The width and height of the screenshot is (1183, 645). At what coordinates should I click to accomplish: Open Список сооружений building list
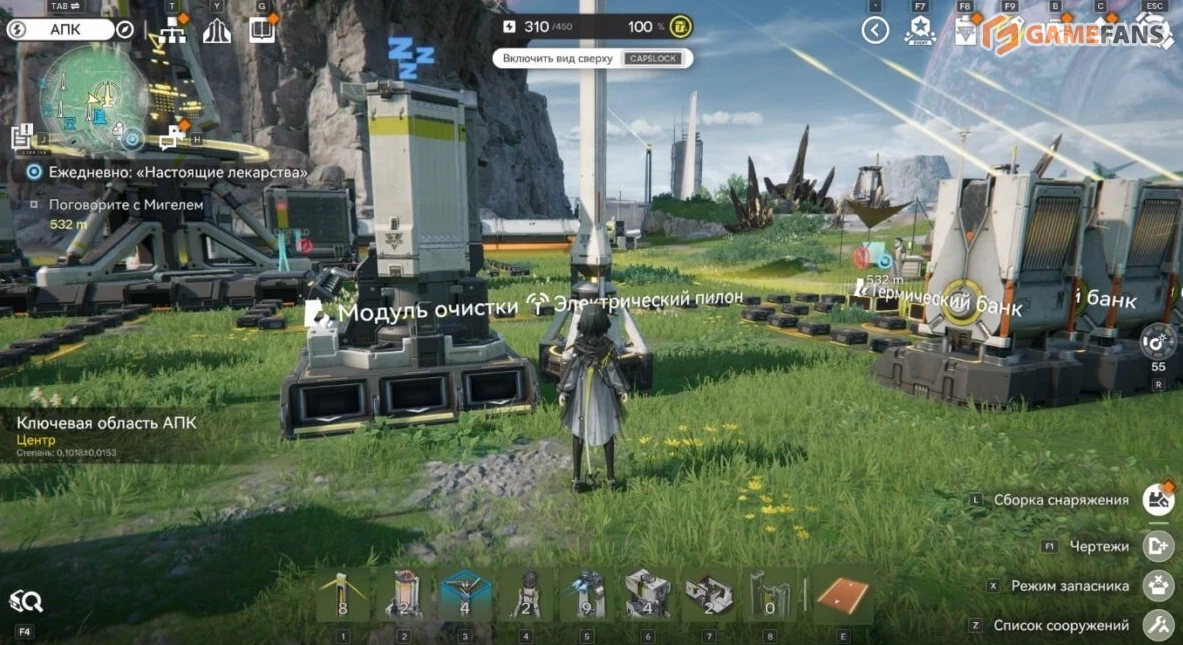(x=1158, y=626)
